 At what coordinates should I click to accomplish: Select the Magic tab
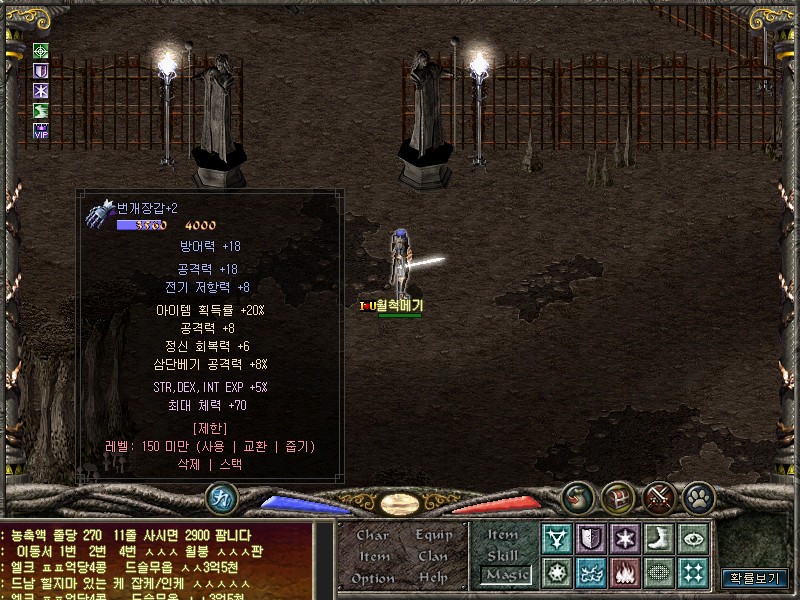505,574
